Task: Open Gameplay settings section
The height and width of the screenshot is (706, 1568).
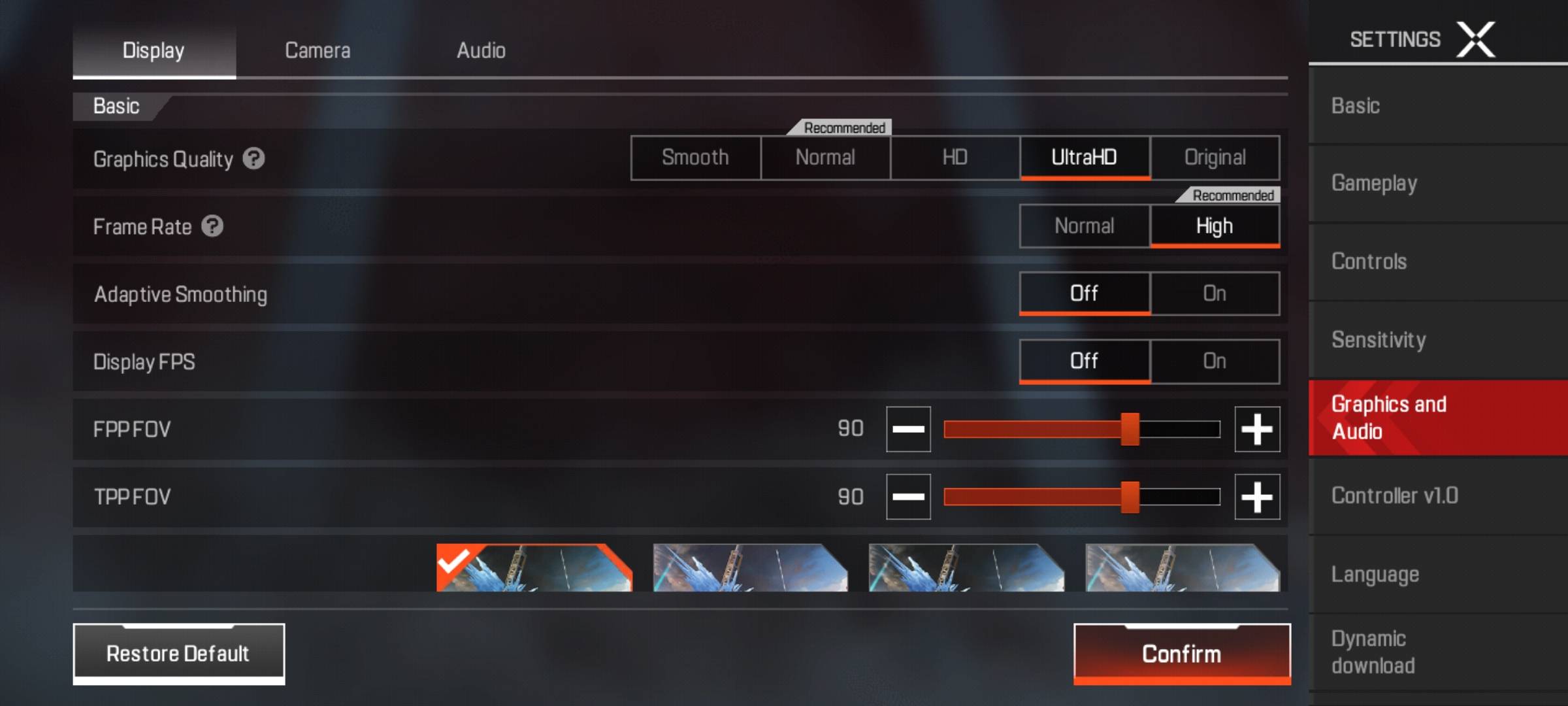Action: pos(1374,183)
